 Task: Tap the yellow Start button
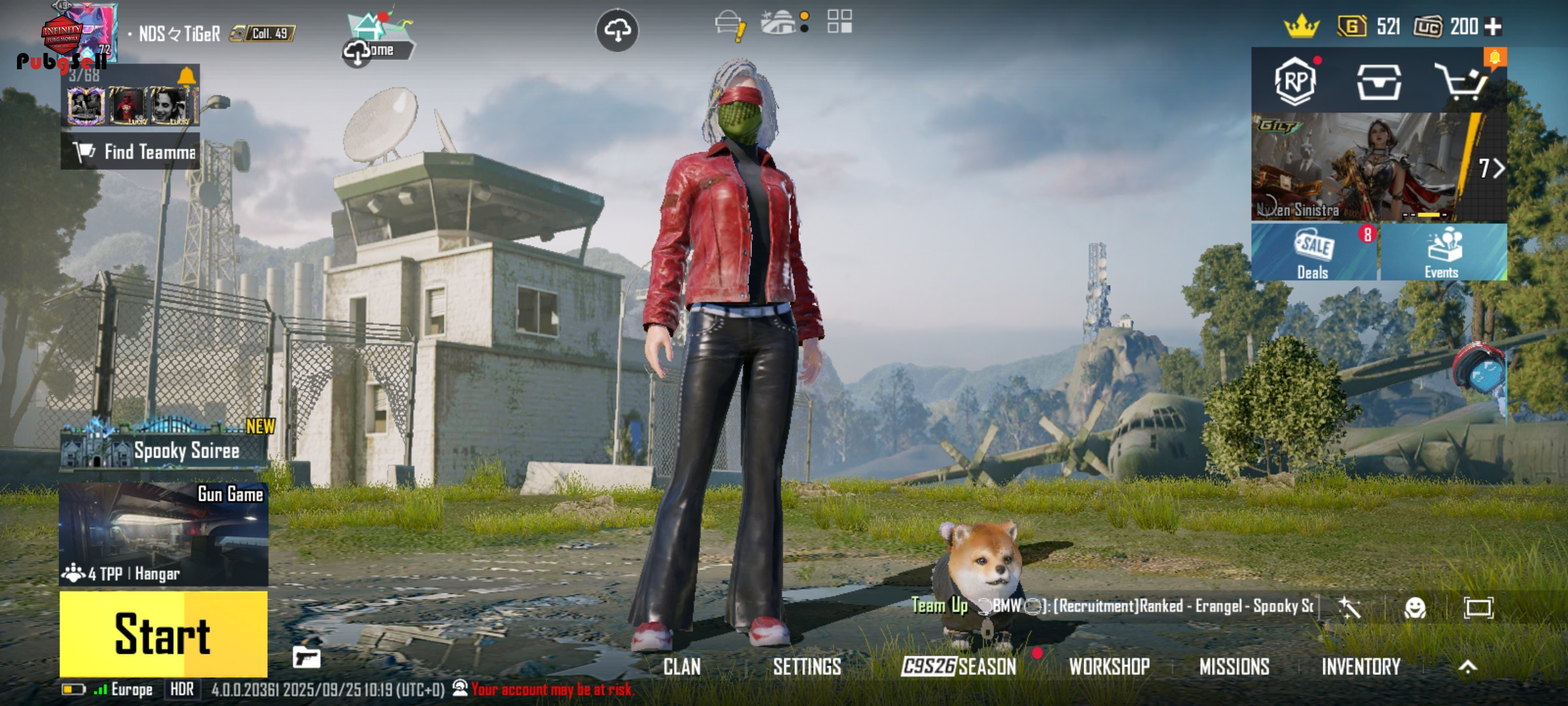pos(163,633)
